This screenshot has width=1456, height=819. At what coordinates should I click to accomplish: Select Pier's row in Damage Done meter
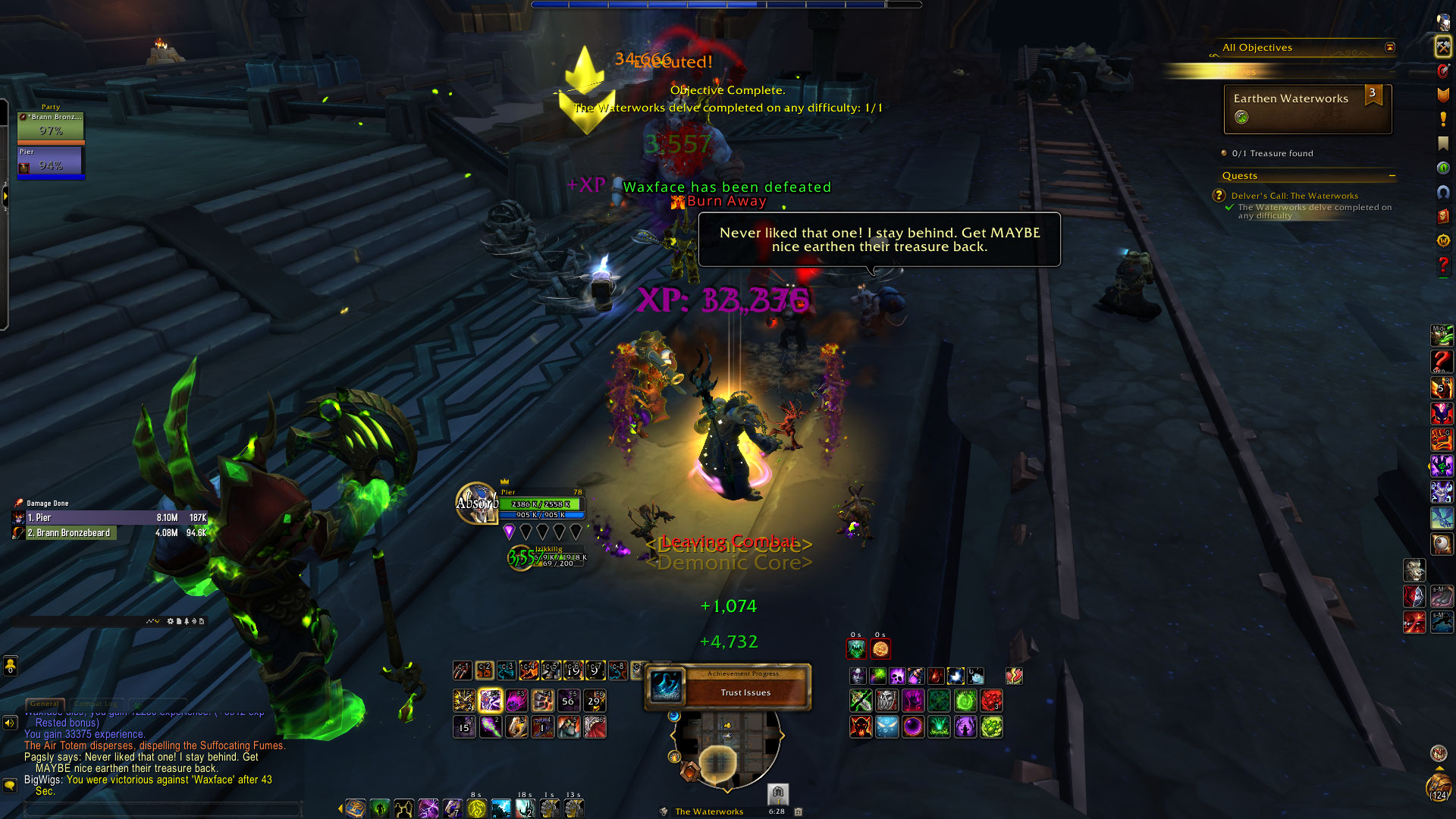[109, 518]
